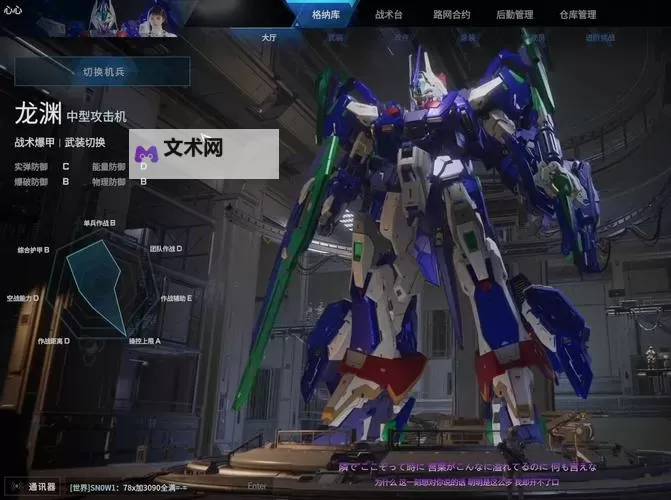Go to the 后勤管理 tab
671x500 pixels.
514,15
